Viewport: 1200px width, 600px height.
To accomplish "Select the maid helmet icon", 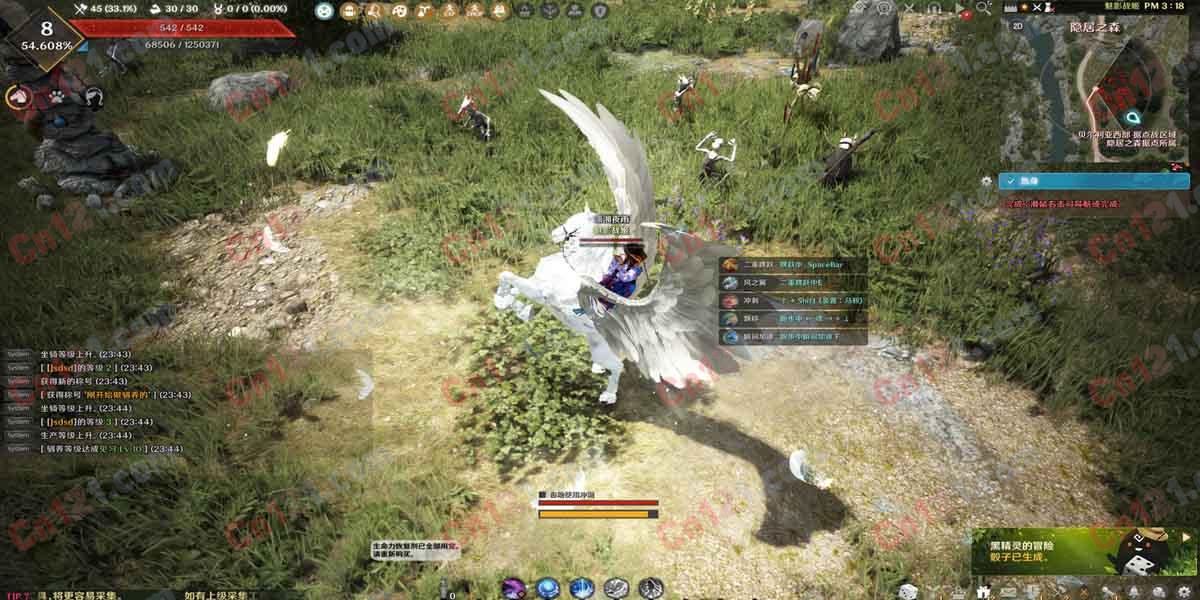I will (x=94, y=97).
